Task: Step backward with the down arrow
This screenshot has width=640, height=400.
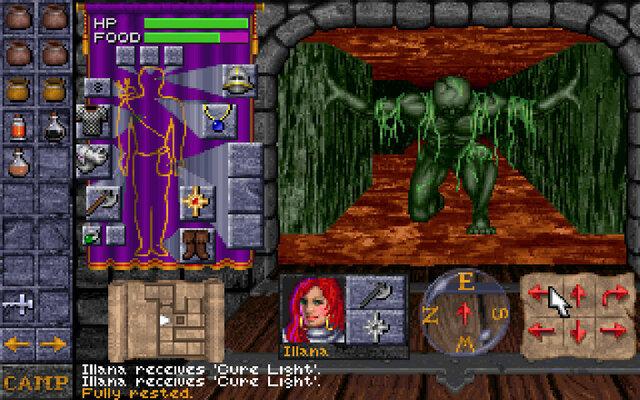Action: (578, 328)
